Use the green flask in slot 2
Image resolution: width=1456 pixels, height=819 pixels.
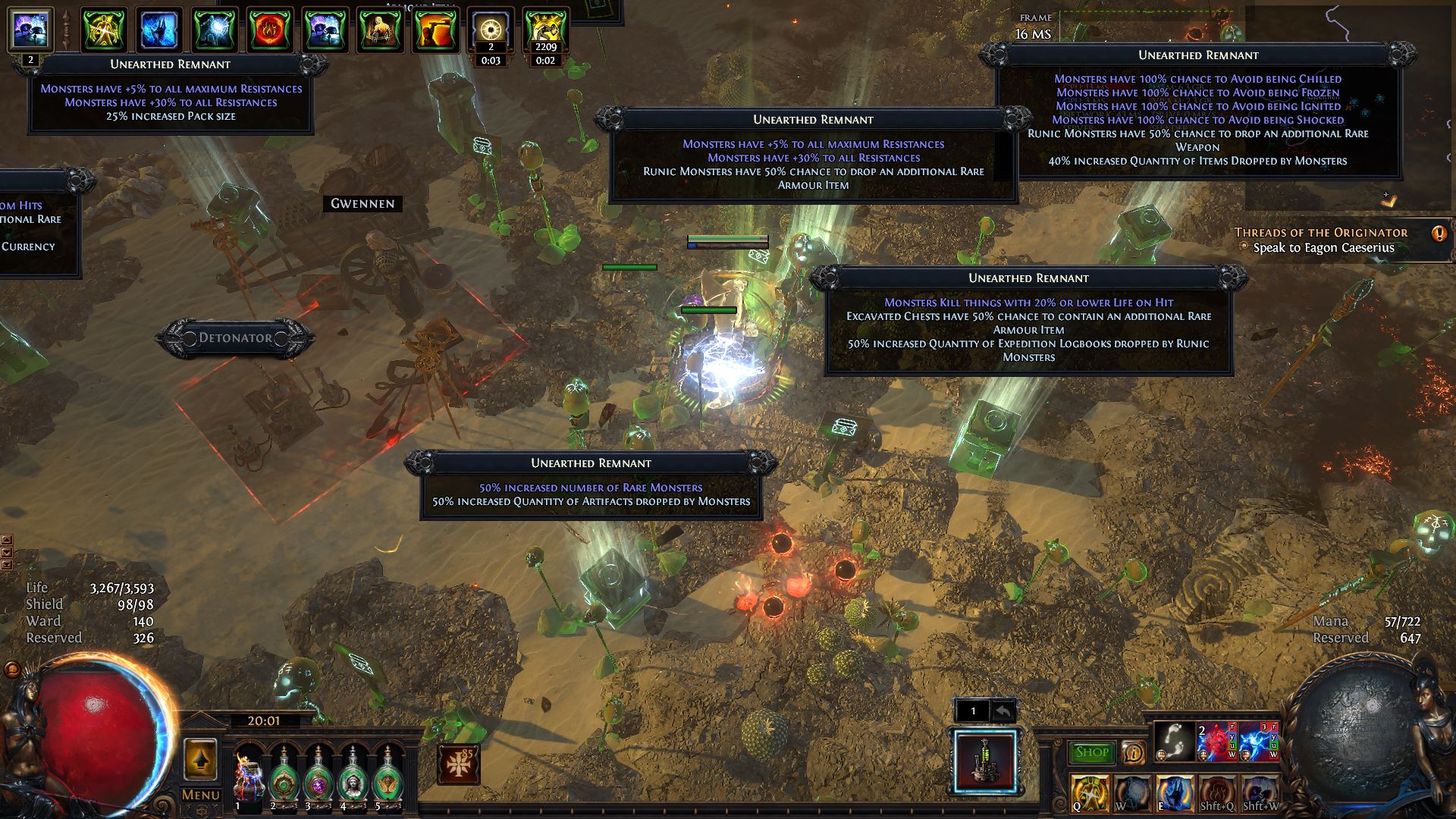[x=284, y=775]
